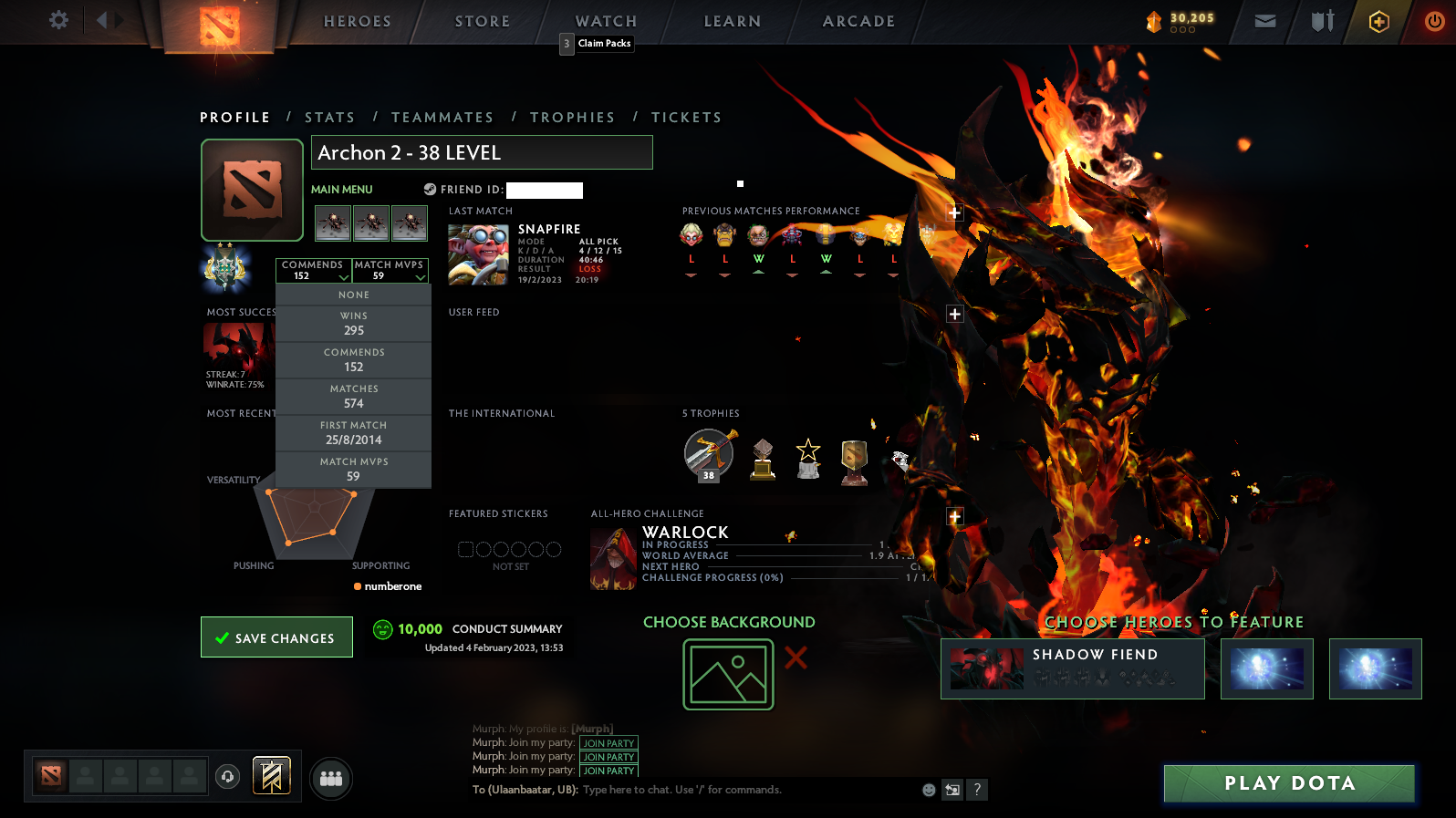This screenshot has height=818, width=1456.
Task: Open the find party groups icon
Action: point(330,778)
